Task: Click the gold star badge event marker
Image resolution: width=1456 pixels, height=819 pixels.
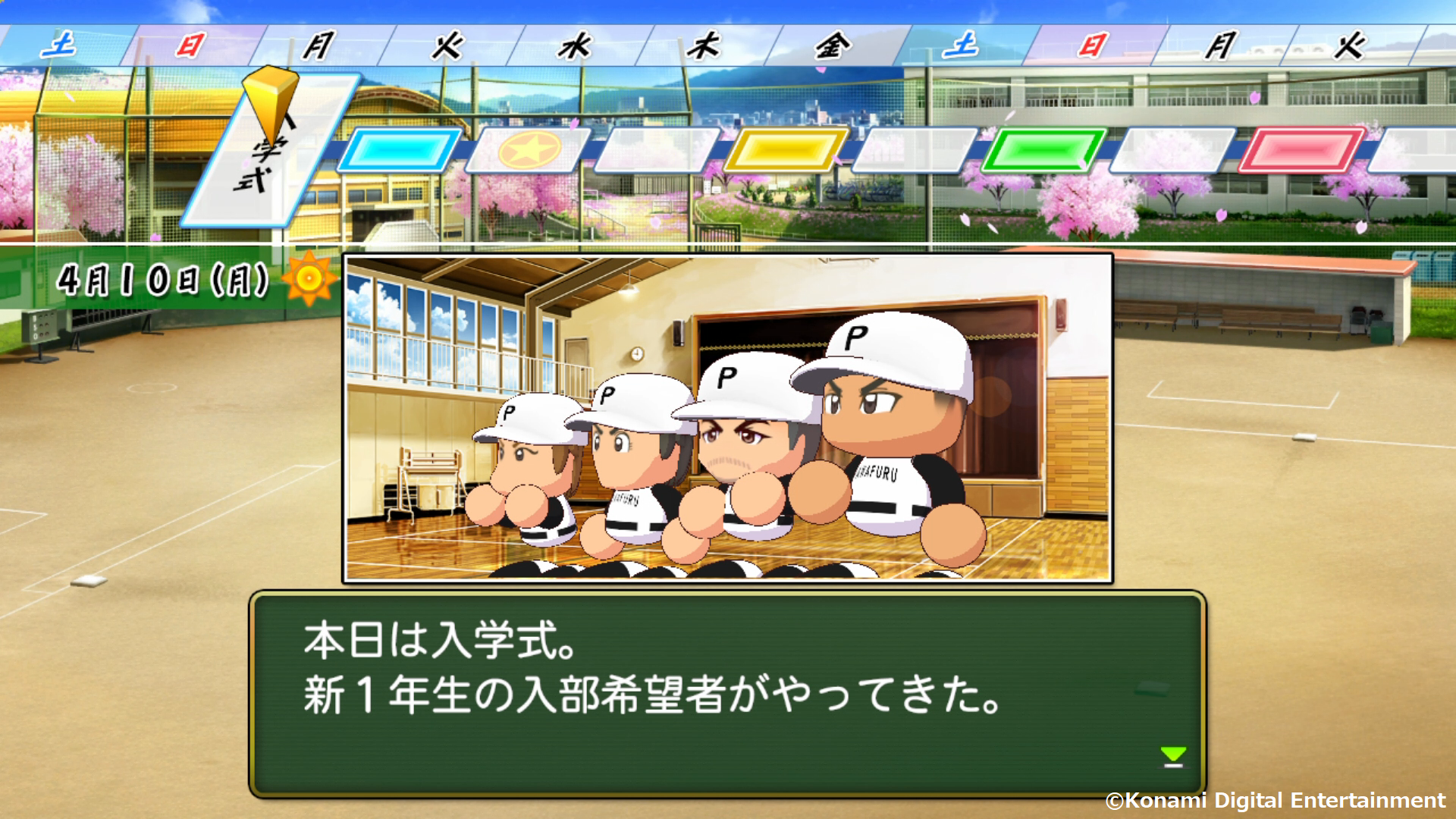Action: tap(522, 152)
